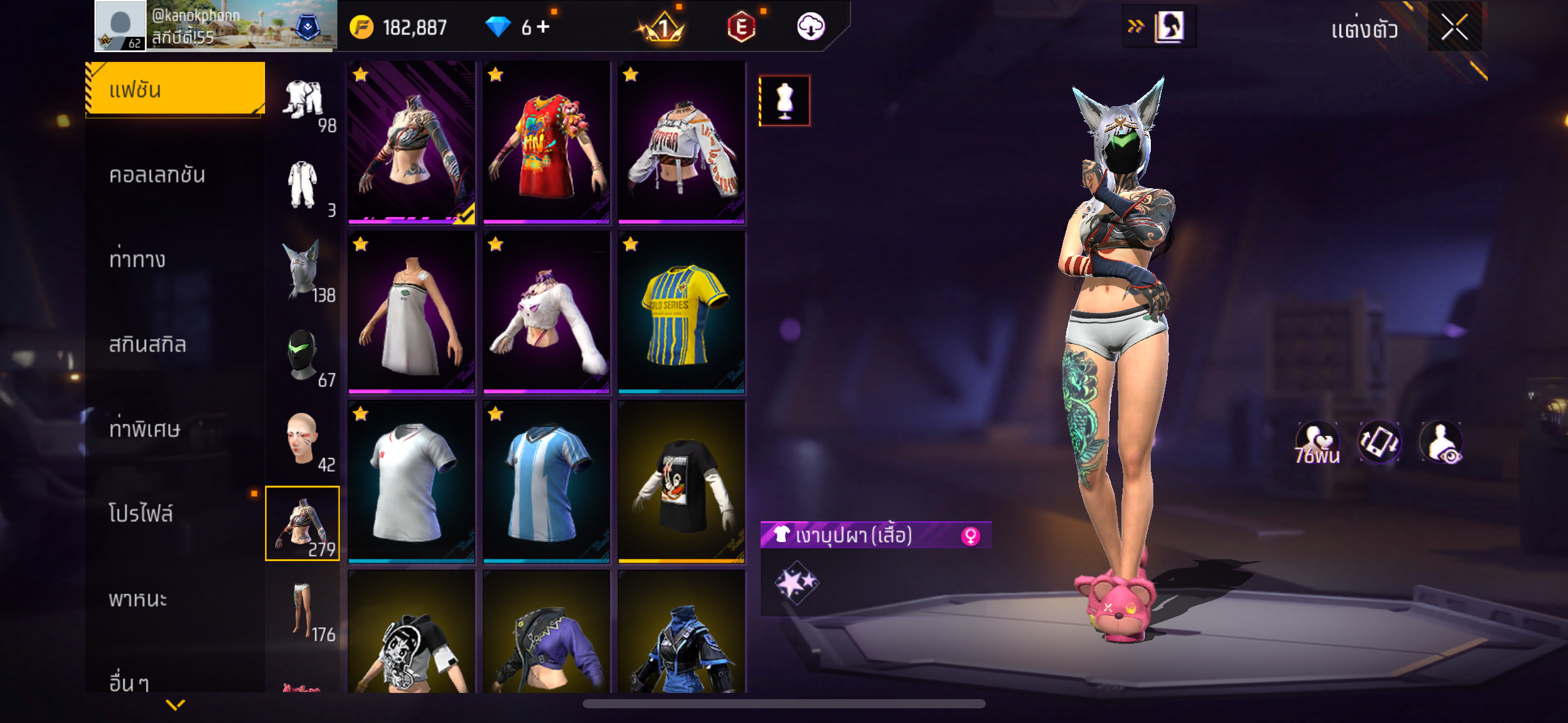Add diamonds with the plus button
The height and width of the screenshot is (723, 1568).
[x=543, y=26]
